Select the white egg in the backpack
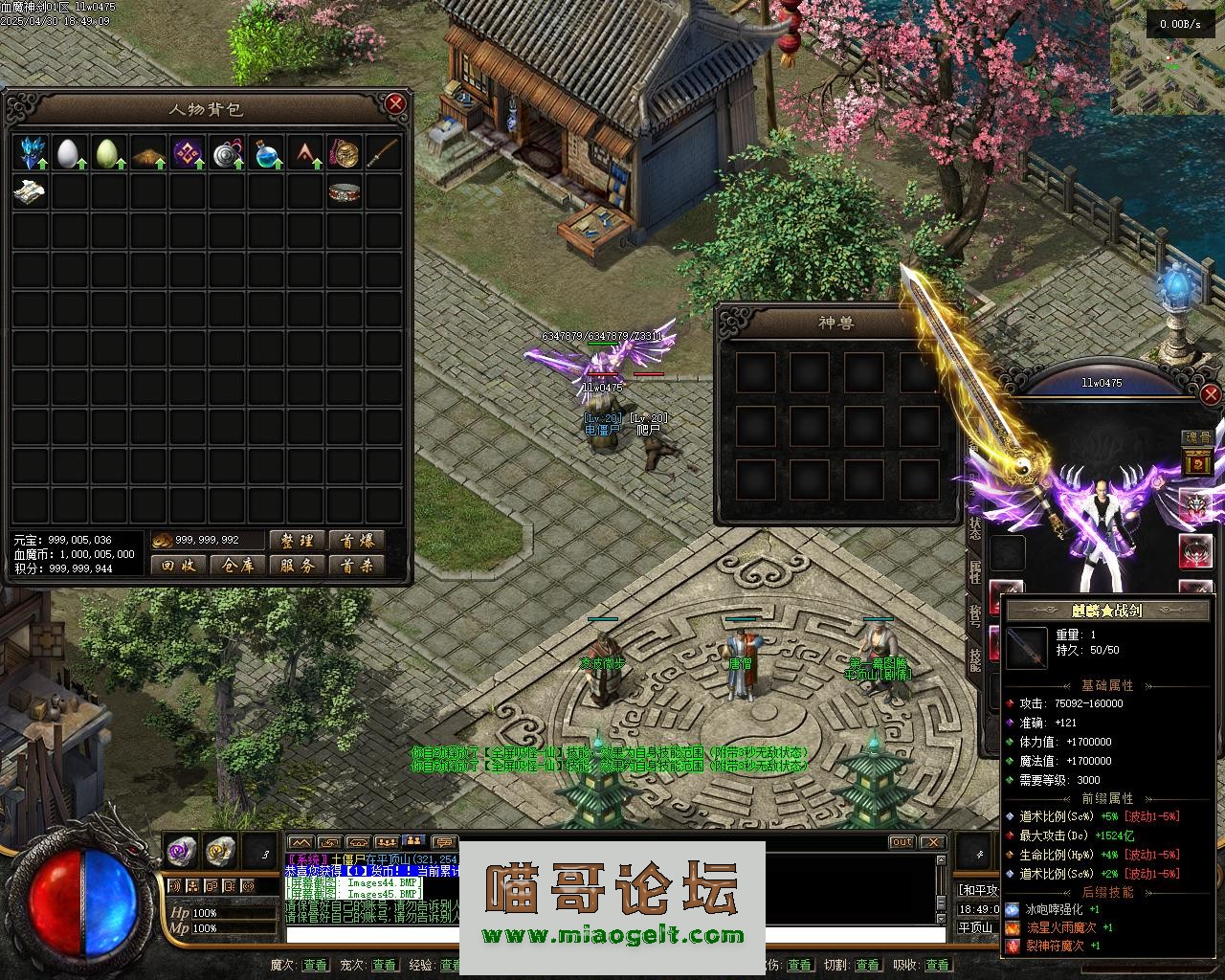The height and width of the screenshot is (980, 1225). 68,153
